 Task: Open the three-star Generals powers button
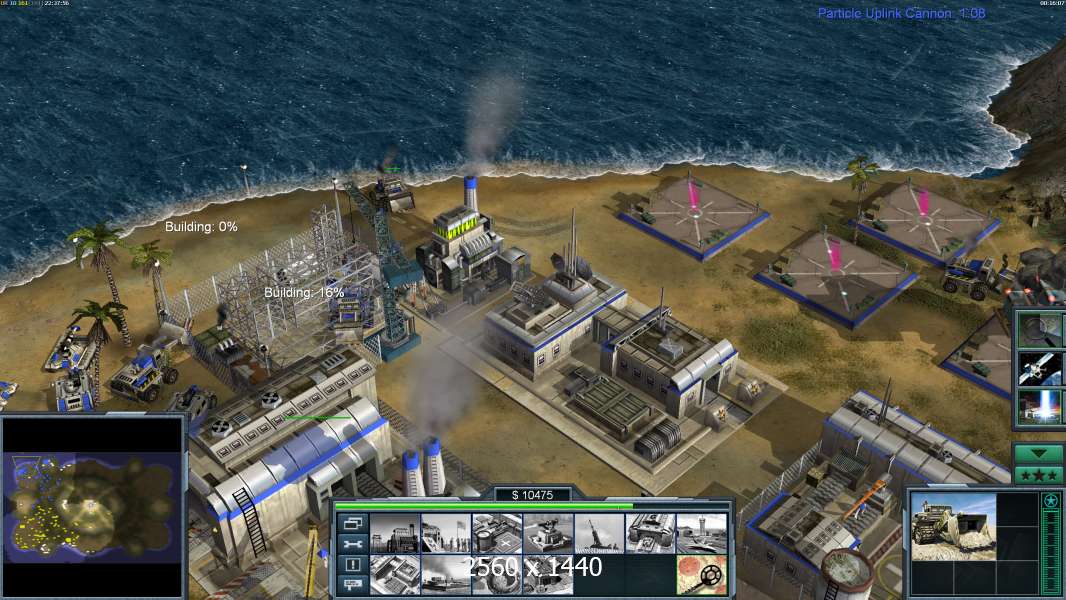(x=1038, y=474)
